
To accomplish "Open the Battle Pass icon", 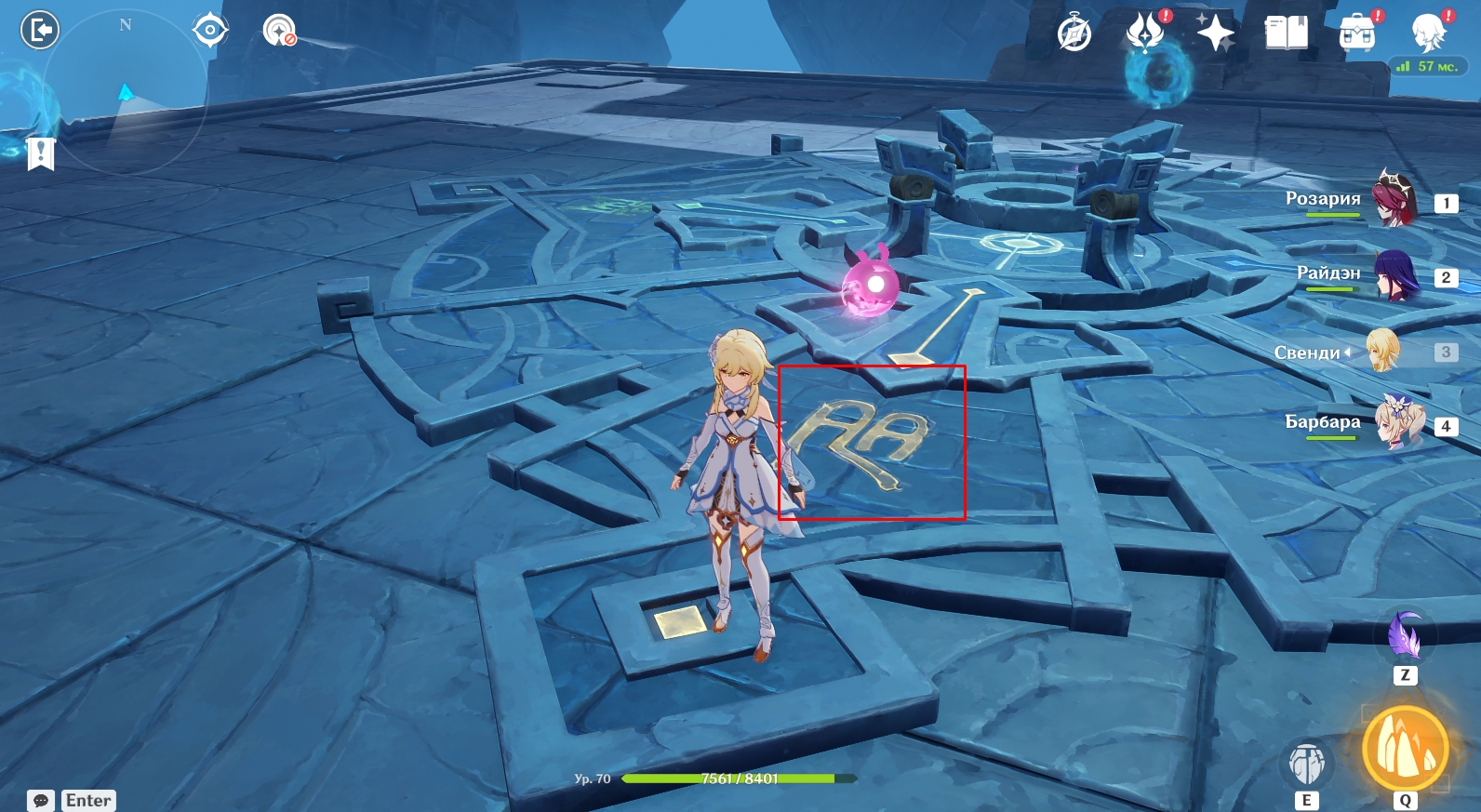I will [x=1357, y=33].
